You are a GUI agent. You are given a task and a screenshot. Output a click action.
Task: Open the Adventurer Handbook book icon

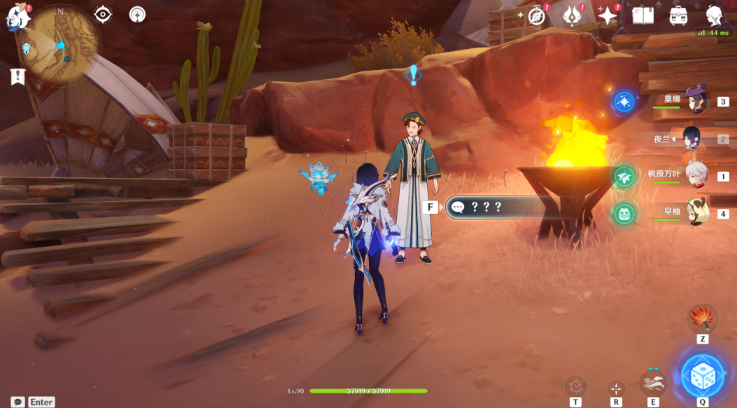tap(643, 15)
